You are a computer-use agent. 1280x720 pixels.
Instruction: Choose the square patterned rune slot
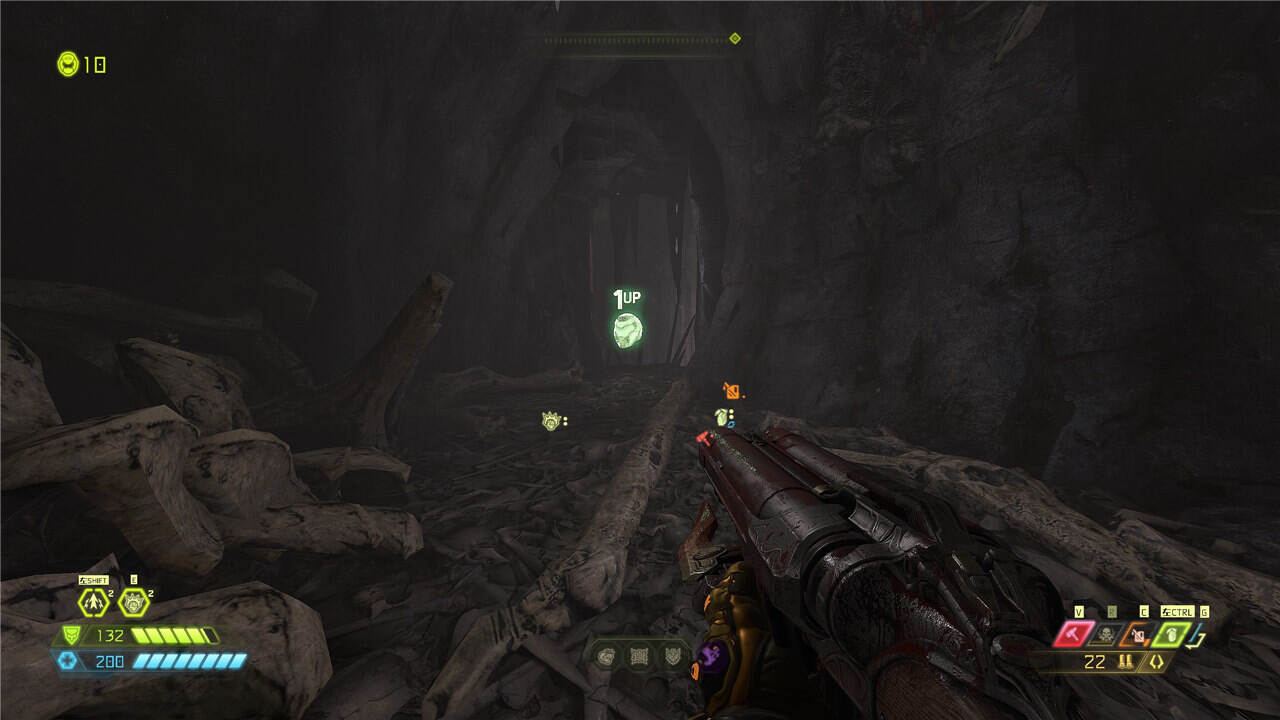[638, 656]
